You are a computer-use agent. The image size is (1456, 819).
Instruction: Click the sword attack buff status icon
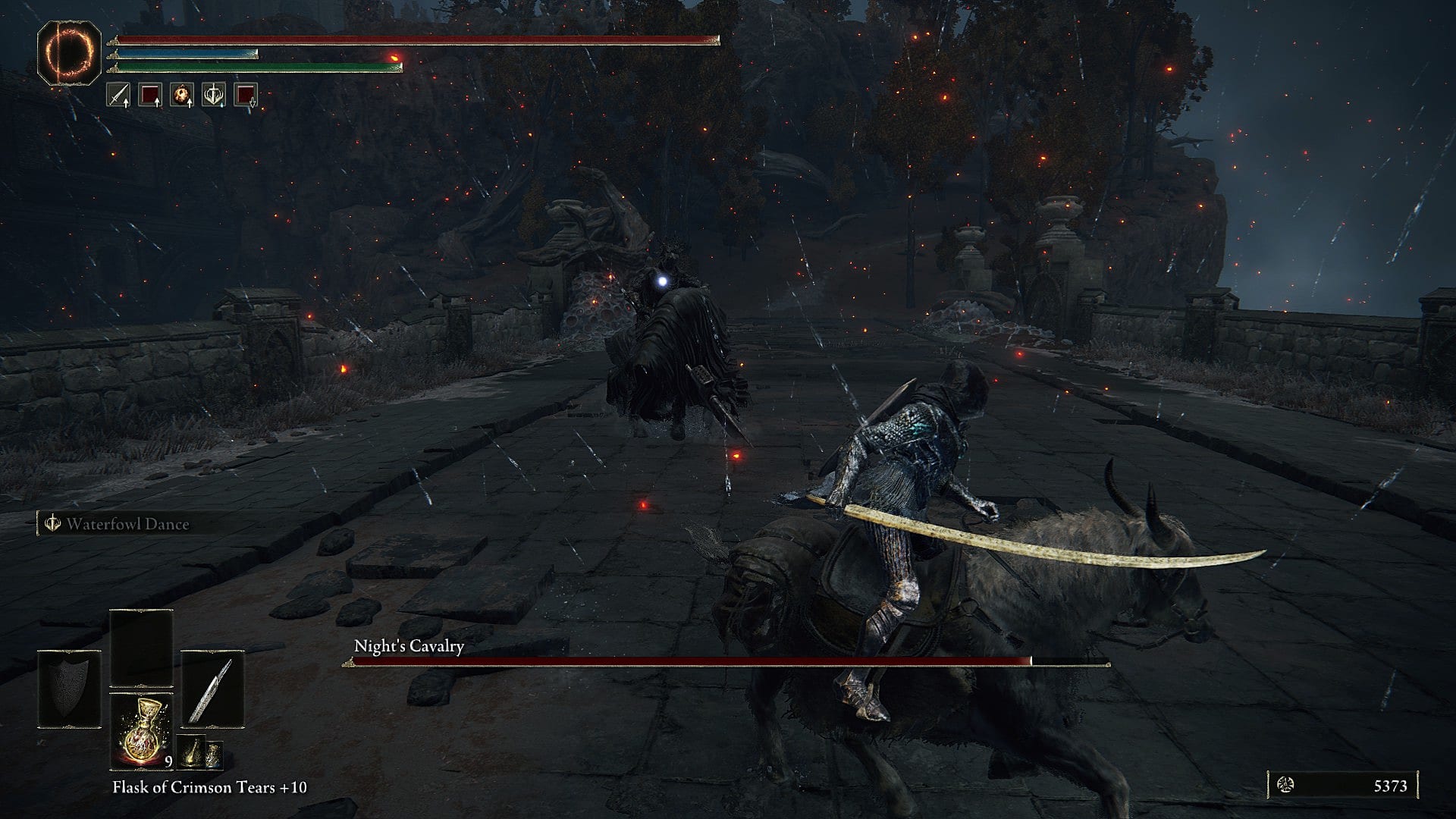[118, 95]
